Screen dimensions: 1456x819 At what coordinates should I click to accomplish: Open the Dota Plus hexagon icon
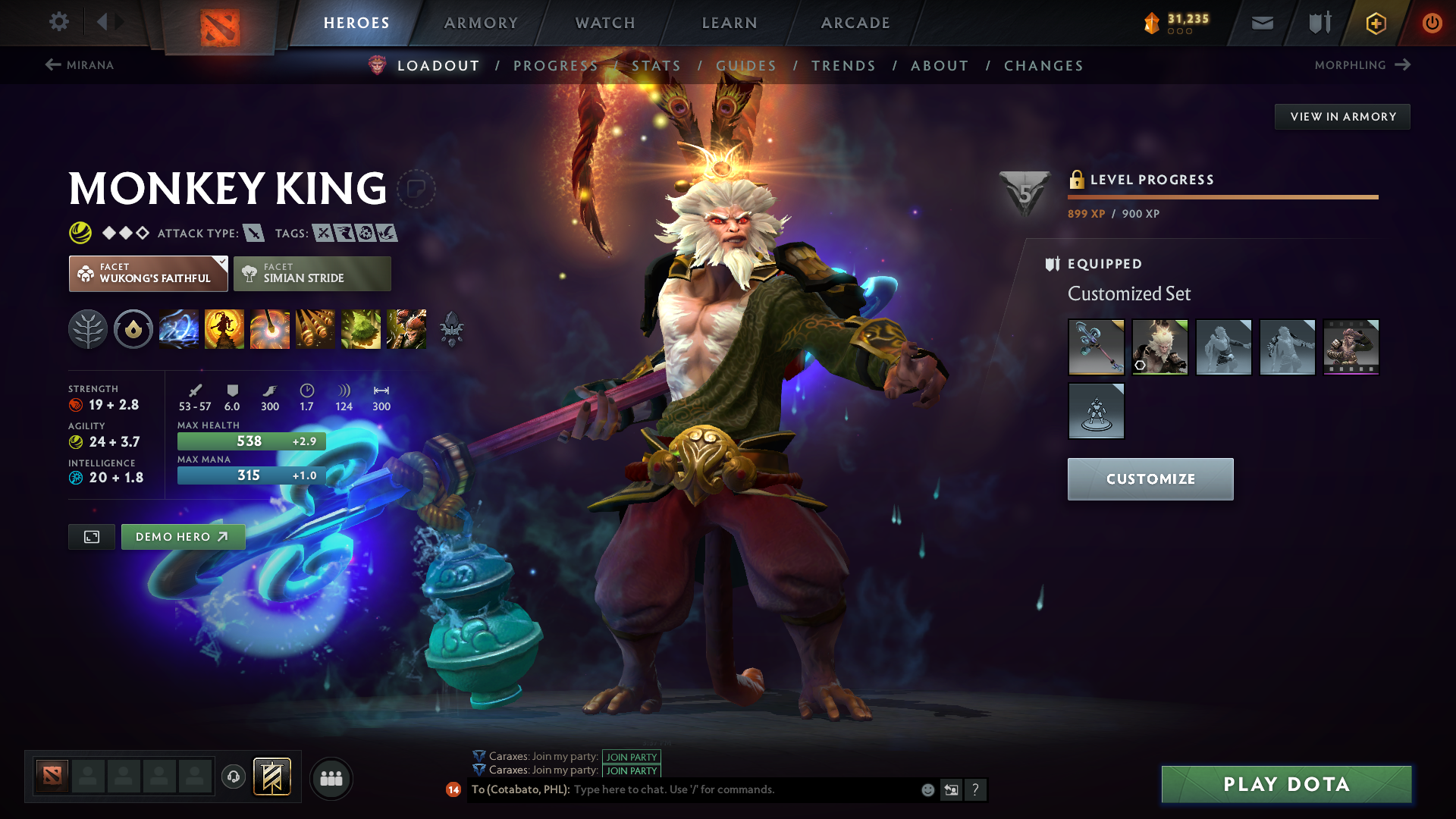(1375, 23)
